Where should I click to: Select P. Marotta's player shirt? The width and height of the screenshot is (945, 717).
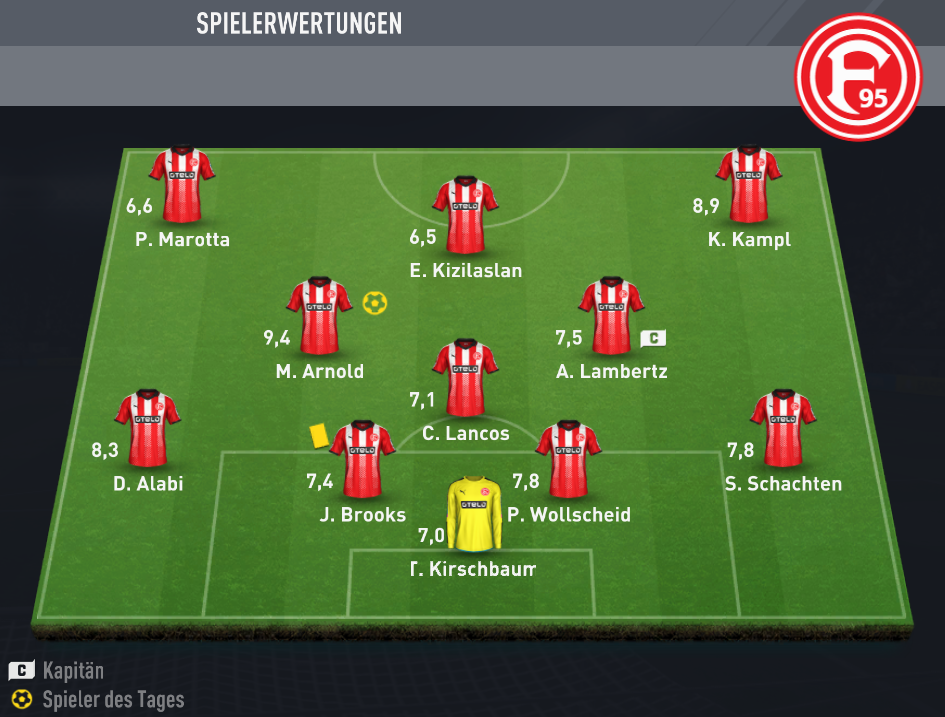(182, 185)
